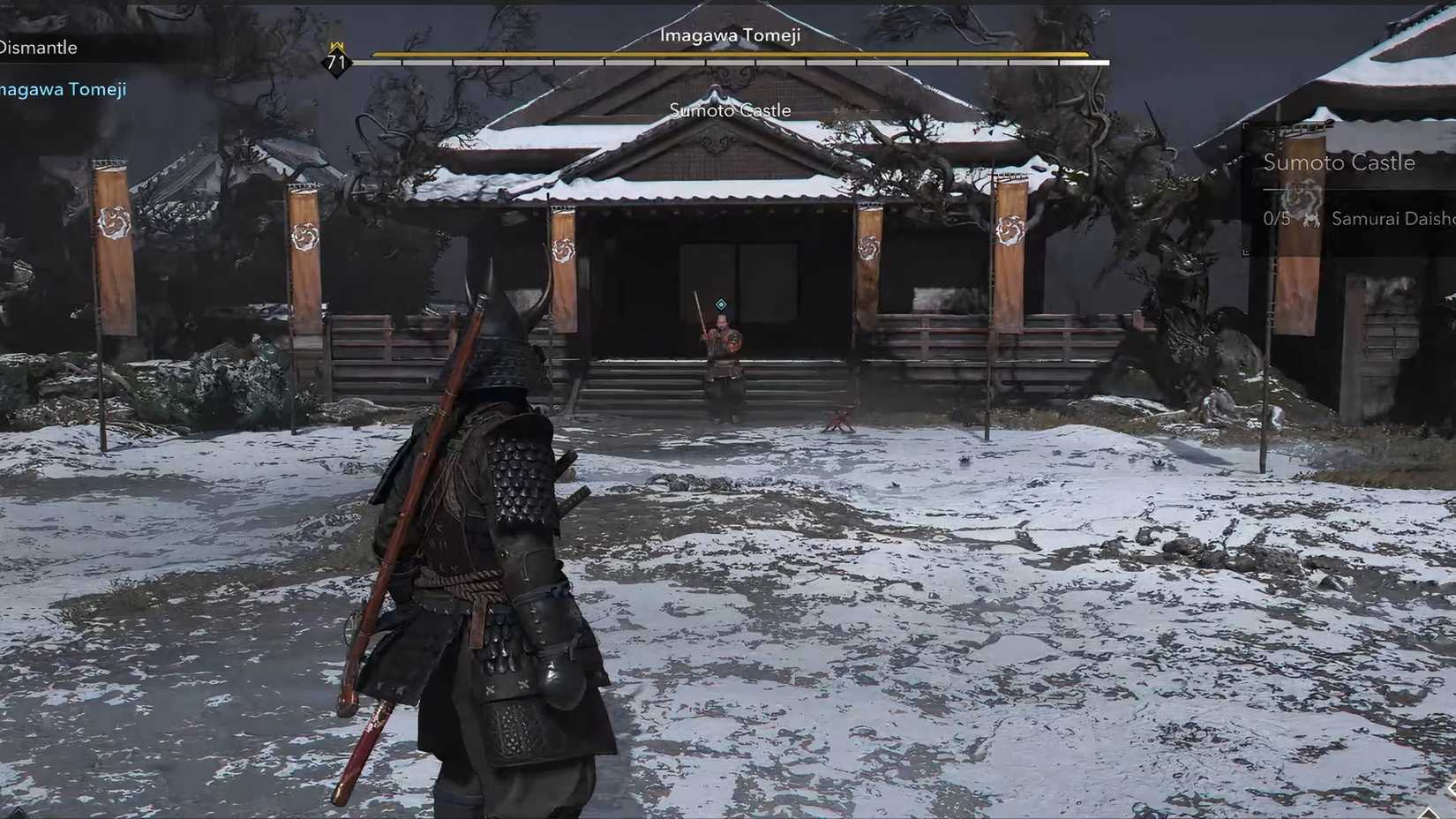Expand the Sumoto Castle objective panel
The height and width of the screenshot is (819, 1456).
coord(1341,163)
